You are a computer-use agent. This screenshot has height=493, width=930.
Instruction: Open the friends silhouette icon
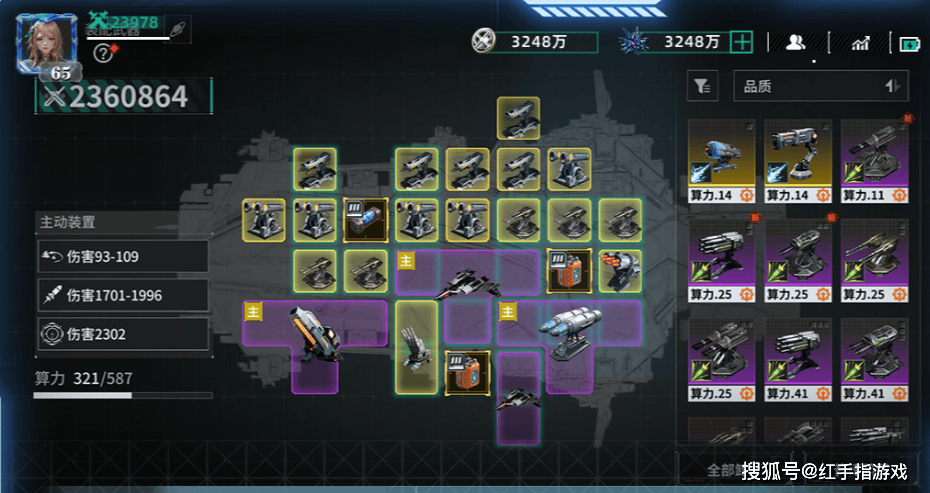pyautogui.click(x=796, y=42)
